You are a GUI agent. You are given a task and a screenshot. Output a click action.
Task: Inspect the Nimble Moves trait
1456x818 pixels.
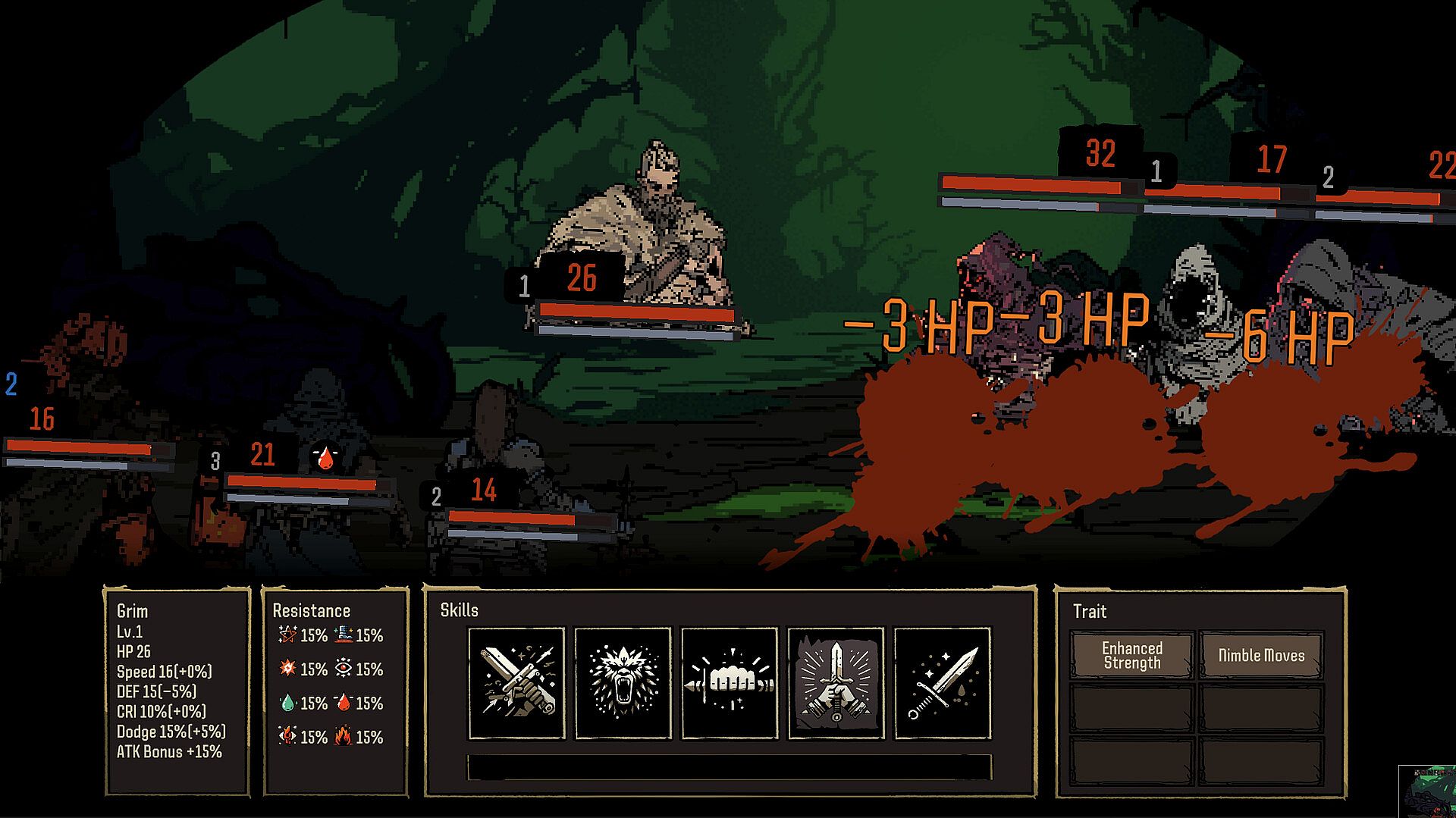(1261, 655)
